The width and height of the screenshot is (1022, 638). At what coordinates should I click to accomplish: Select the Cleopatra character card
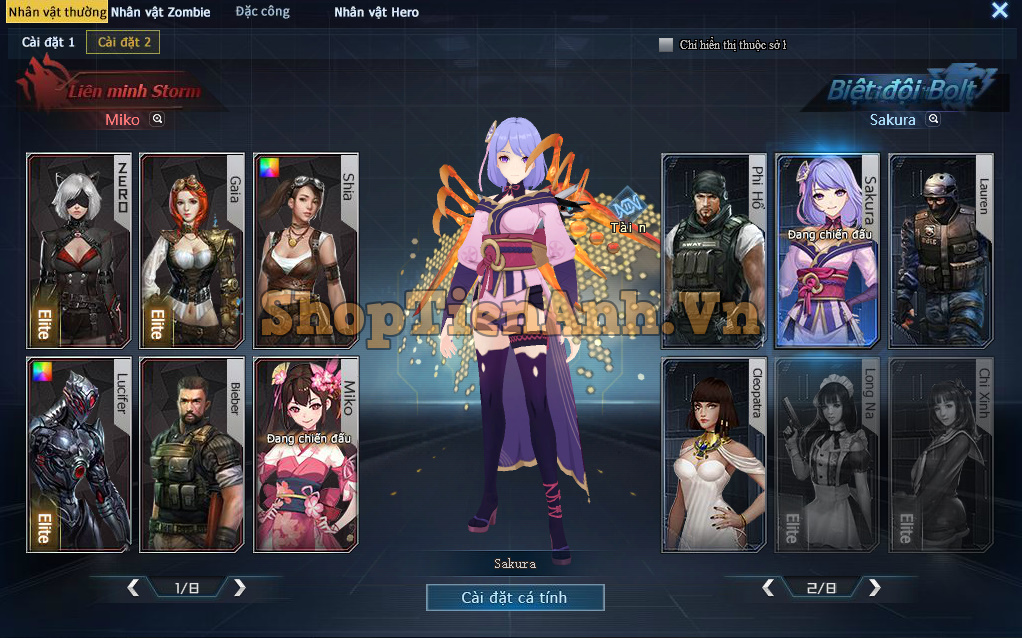pyautogui.click(x=714, y=454)
